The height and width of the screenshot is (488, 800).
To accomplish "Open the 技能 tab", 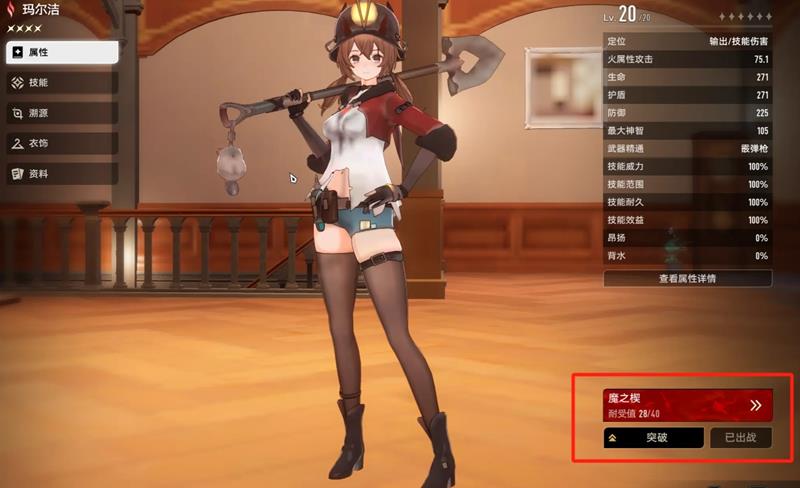I will [62, 82].
